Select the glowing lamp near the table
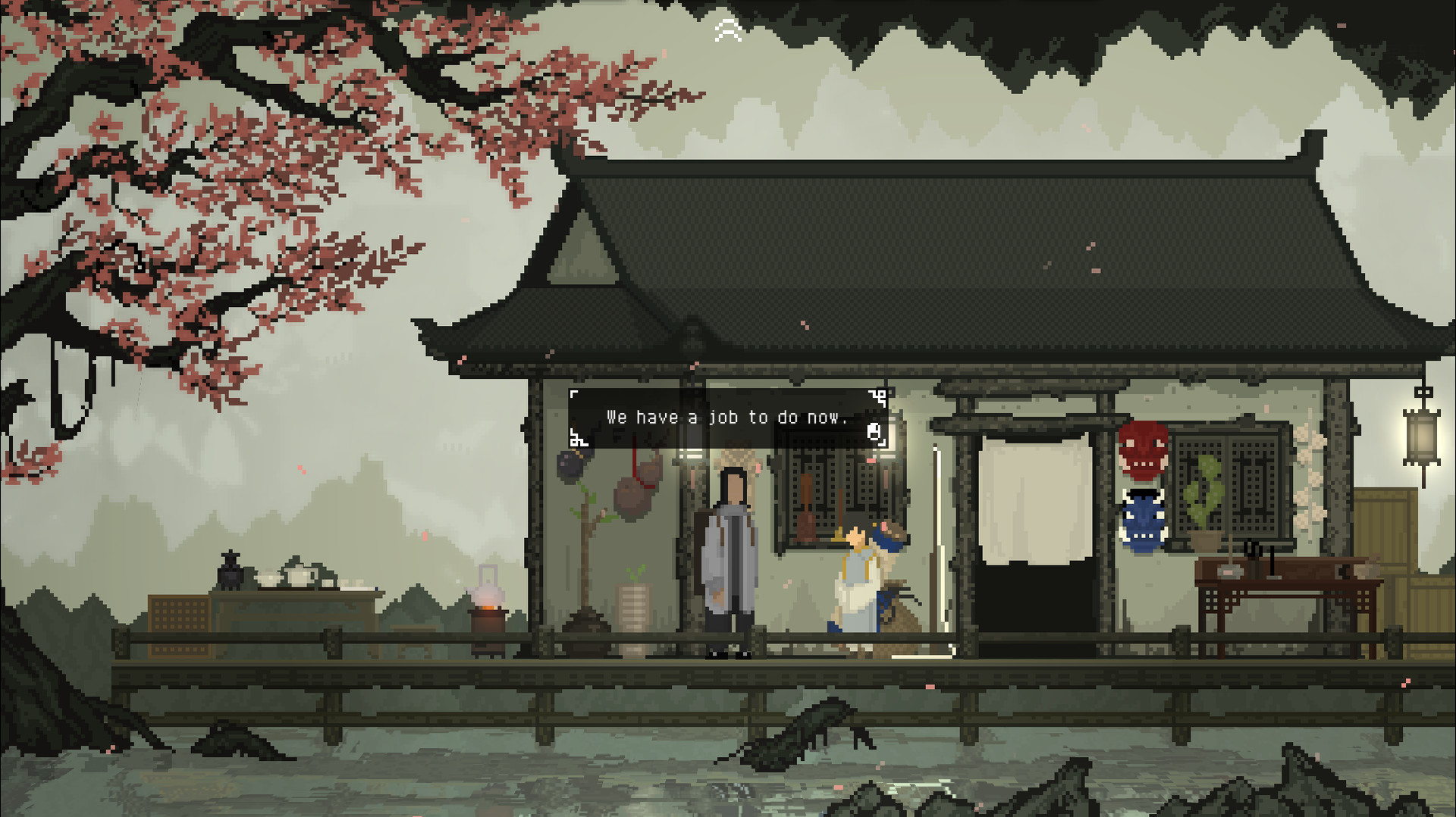Viewport: 1456px width, 817px height. pyautogui.click(x=489, y=599)
